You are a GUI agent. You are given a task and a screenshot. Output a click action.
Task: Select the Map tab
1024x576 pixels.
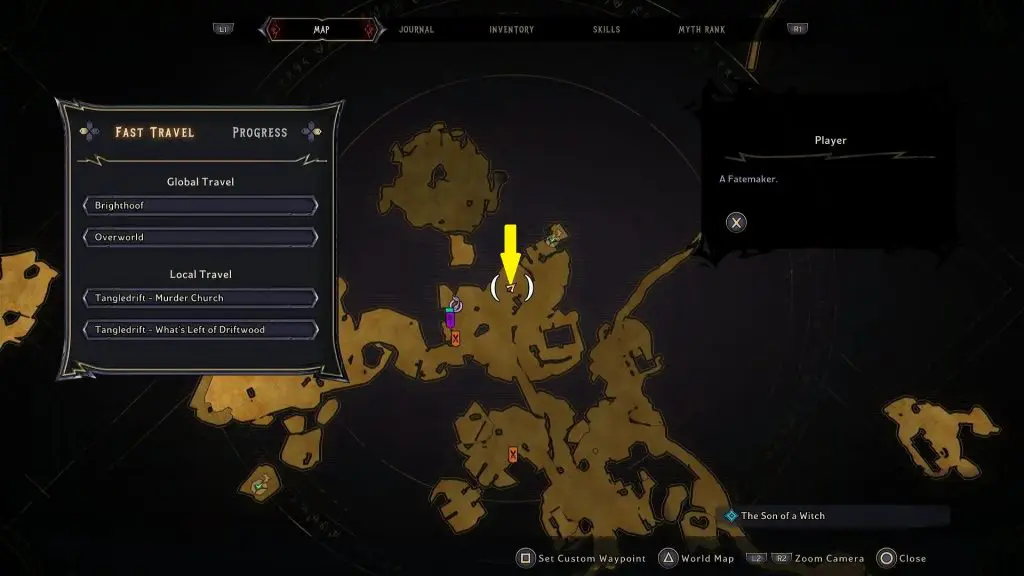coord(321,30)
